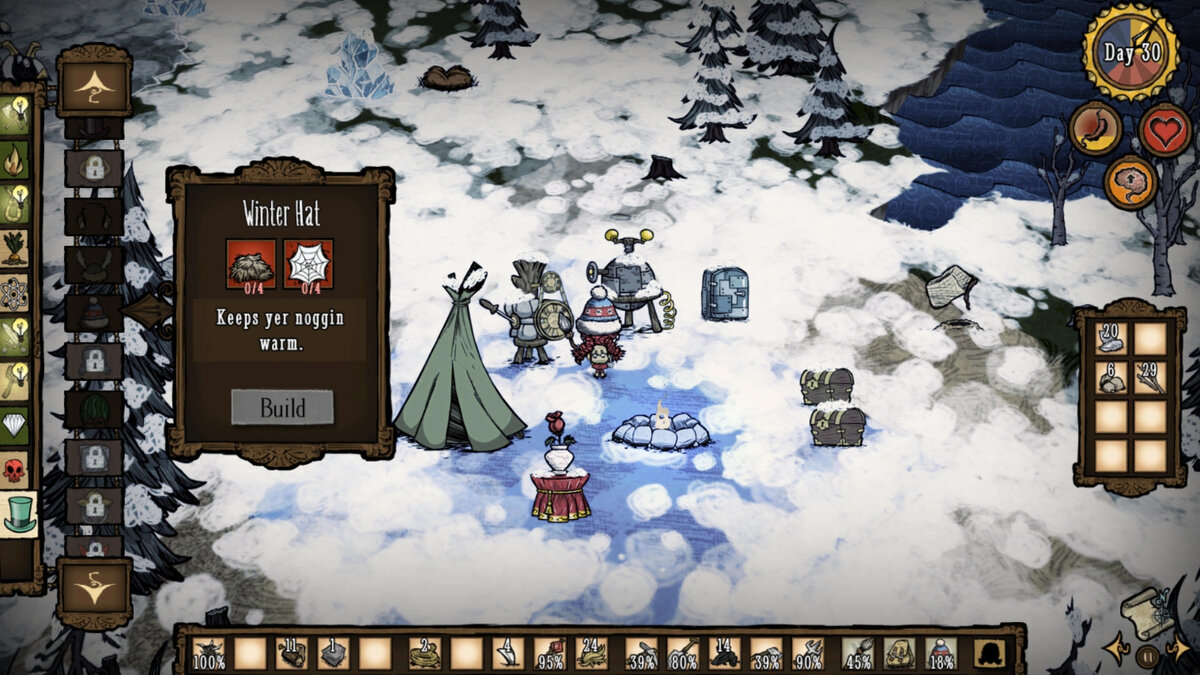This screenshot has width=1200, height=675.
Task: Take the stack of 20 from backpack
Action: pyautogui.click(x=1110, y=338)
